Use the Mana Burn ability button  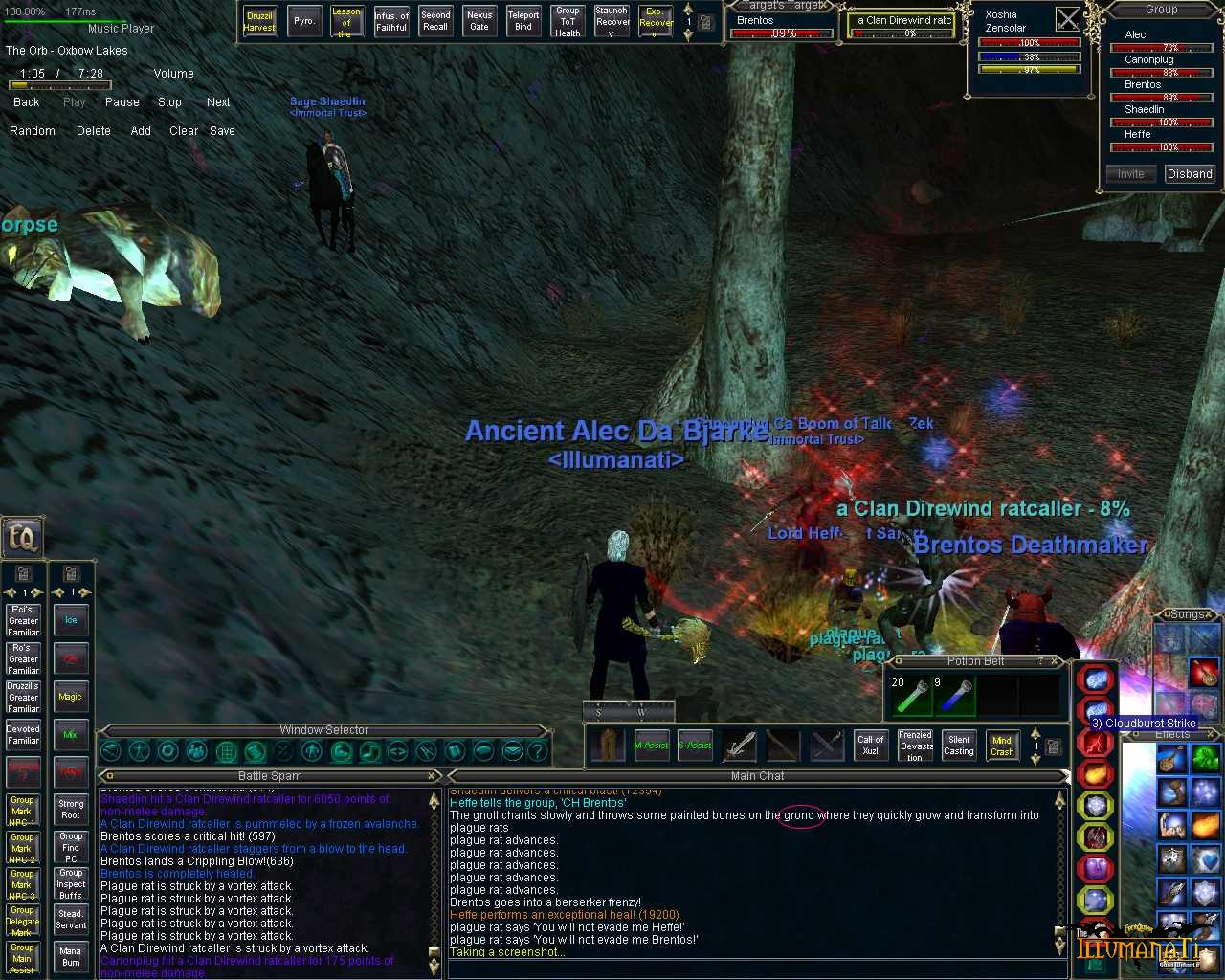point(71,956)
